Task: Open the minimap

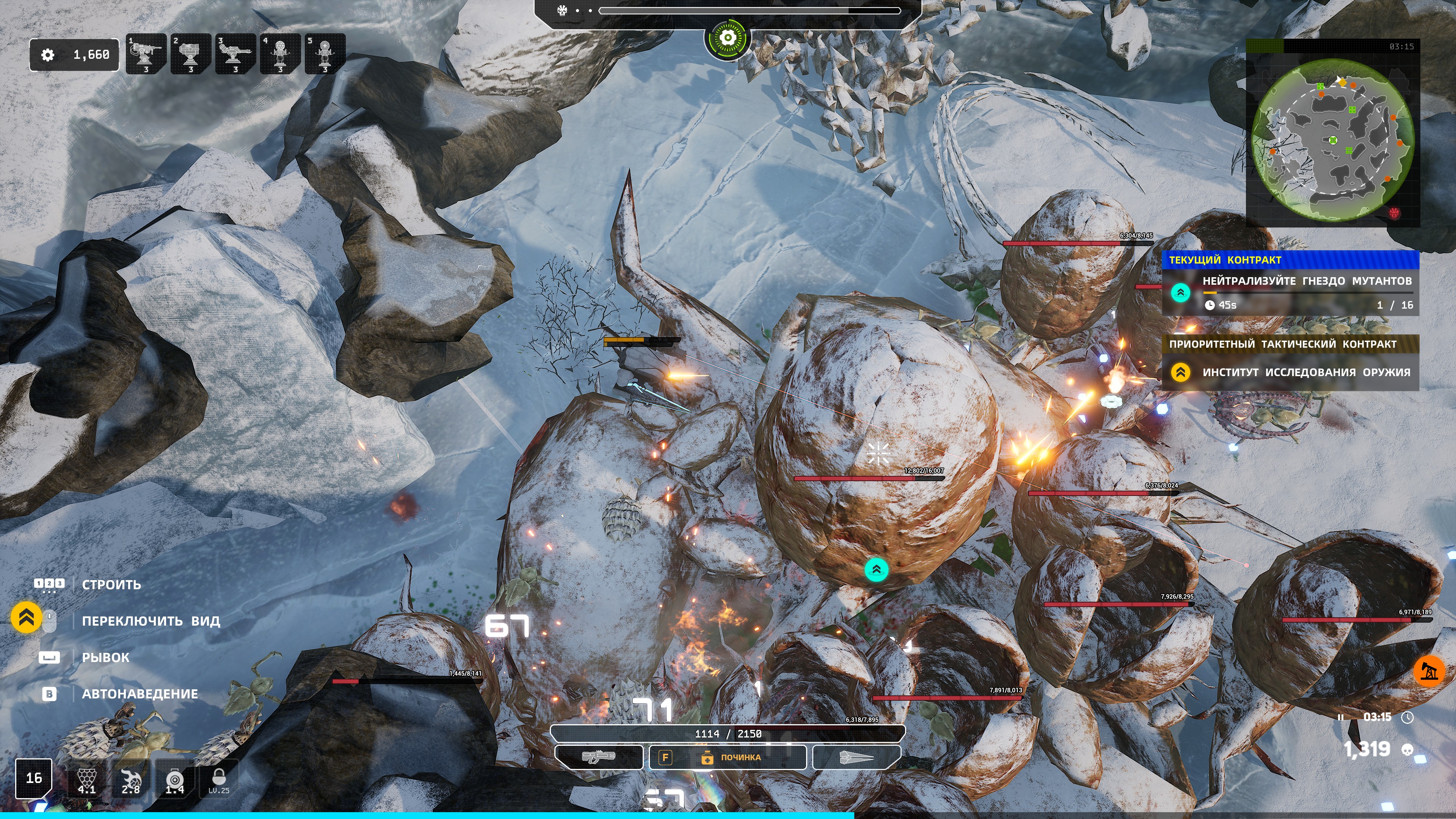Action: (1333, 139)
